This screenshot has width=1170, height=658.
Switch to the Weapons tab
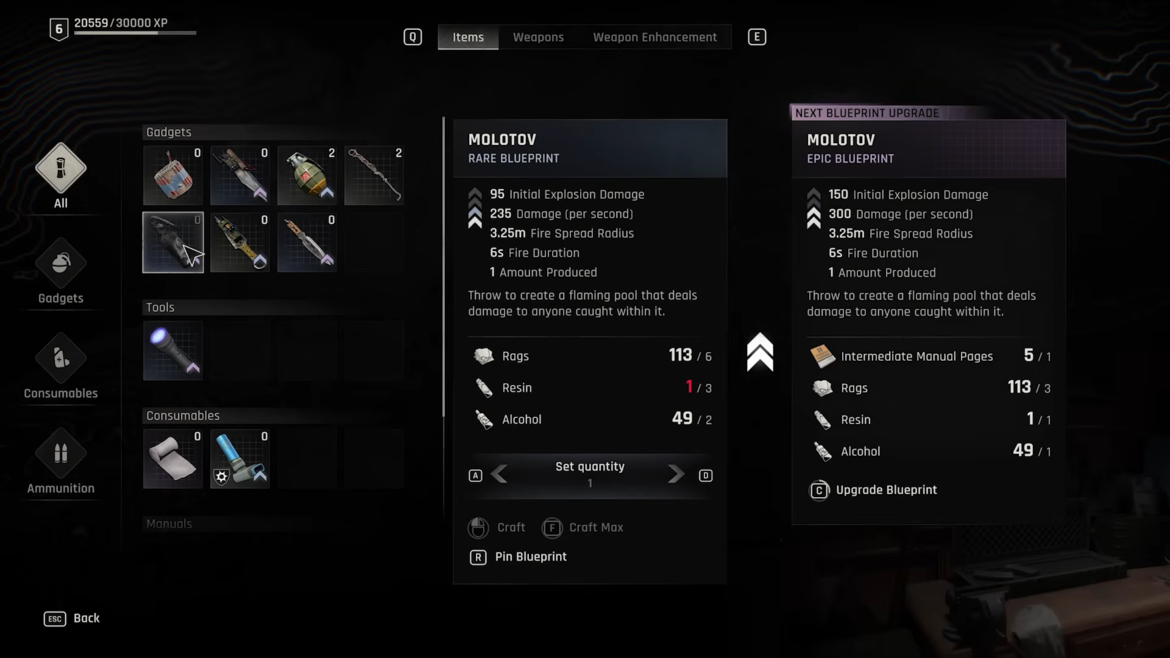(538, 37)
